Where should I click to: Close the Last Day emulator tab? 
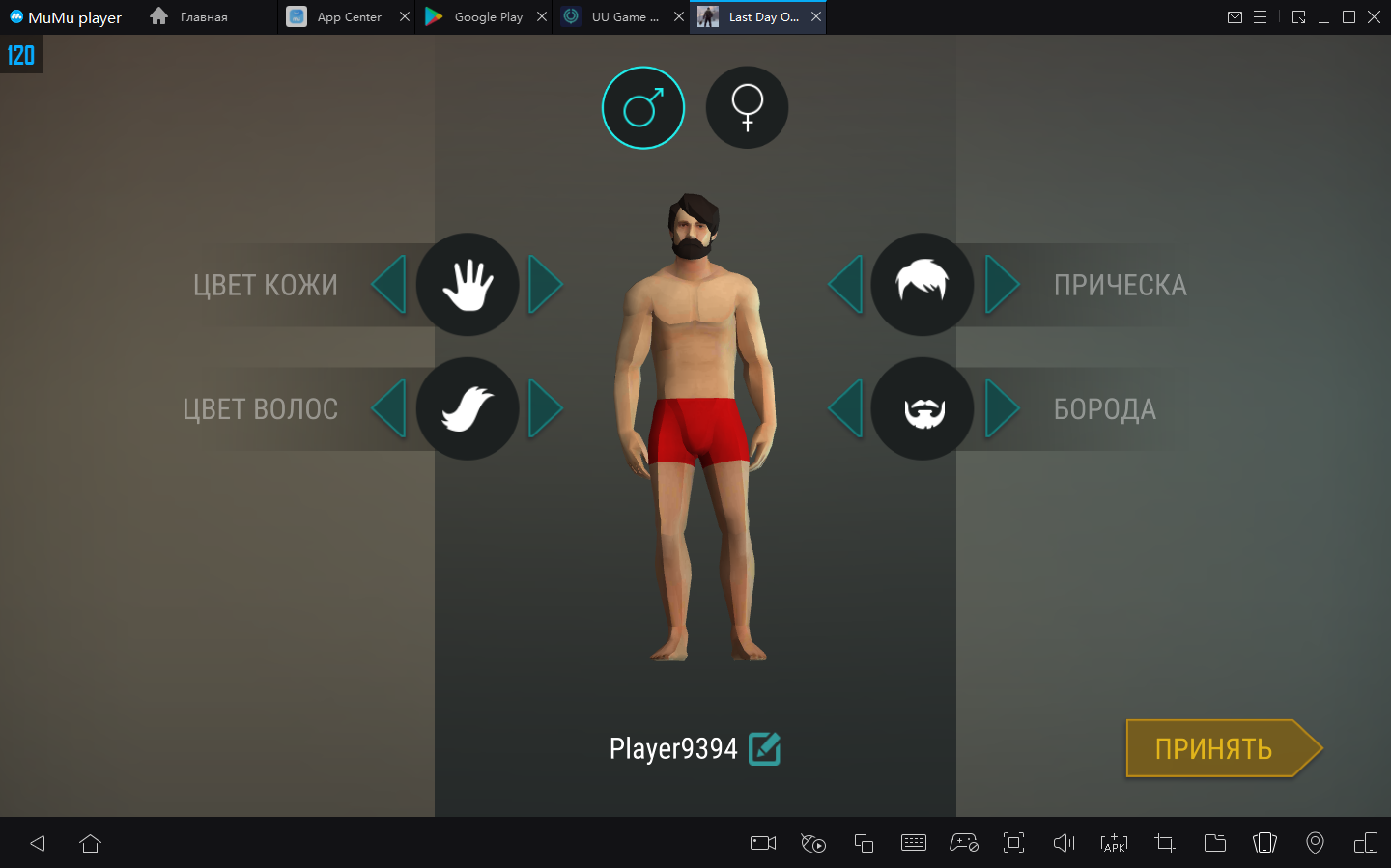pos(816,17)
